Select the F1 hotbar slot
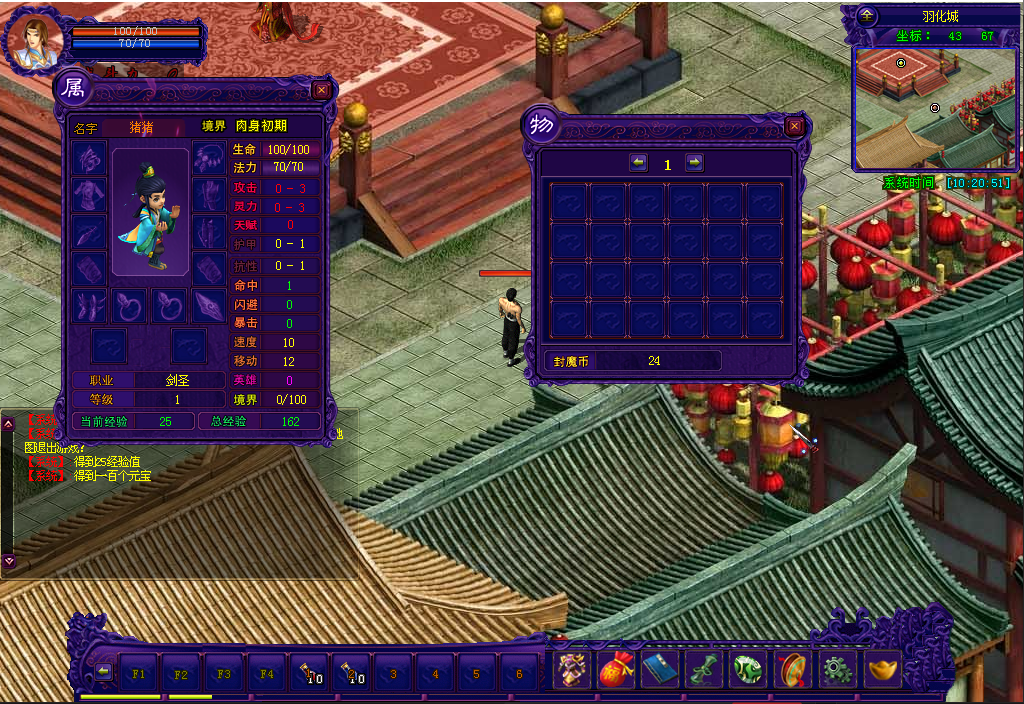Viewport: 1024px width, 704px height. coord(139,673)
